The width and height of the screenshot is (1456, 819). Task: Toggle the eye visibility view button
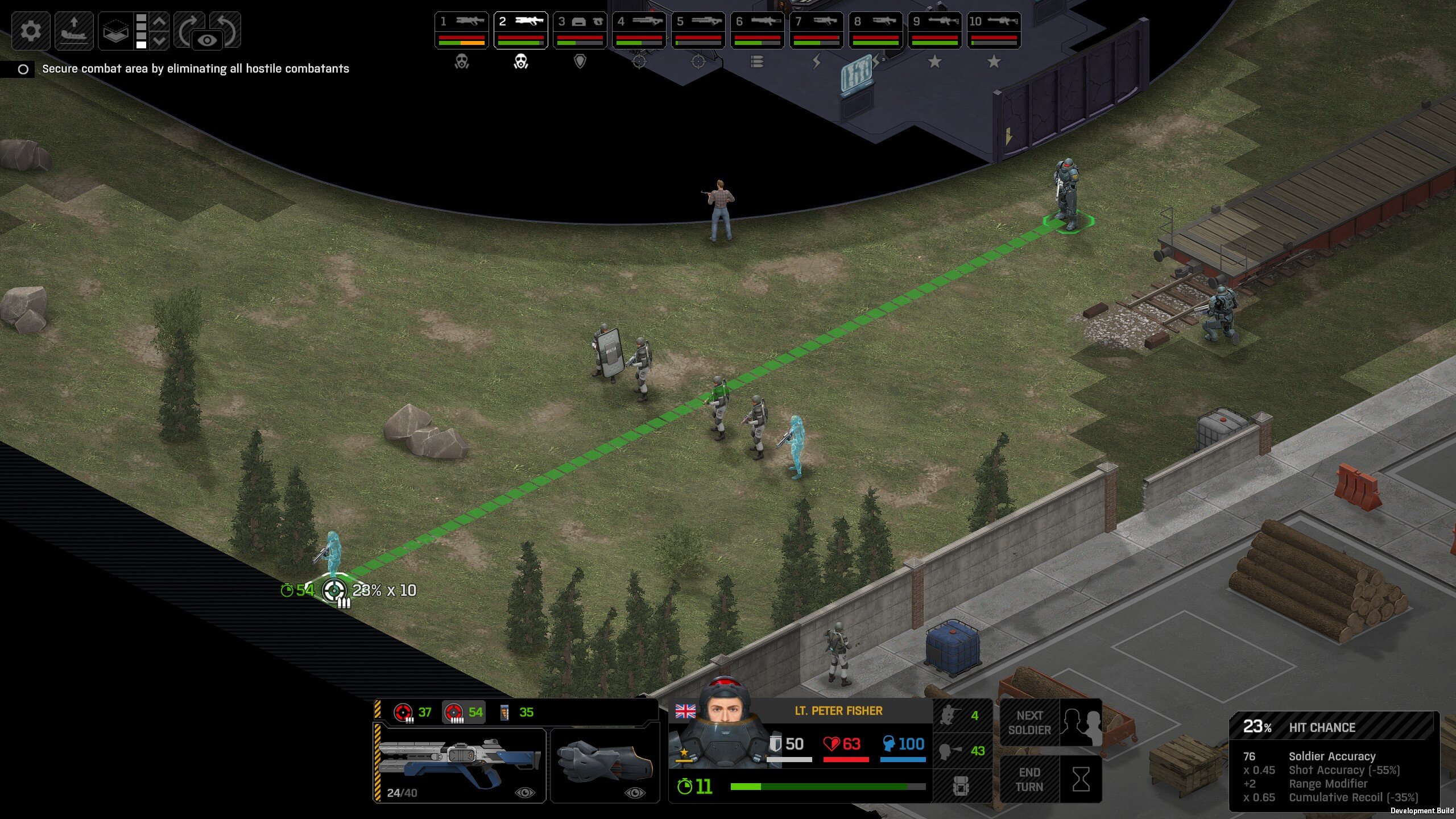pyautogui.click(x=208, y=40)
